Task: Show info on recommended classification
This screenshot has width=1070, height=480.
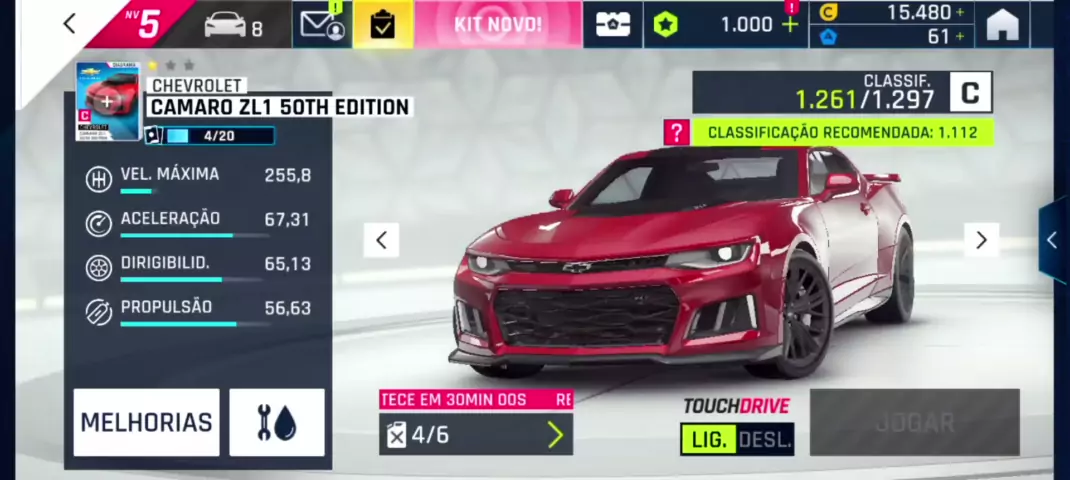Action: click(x=677, y=132)
